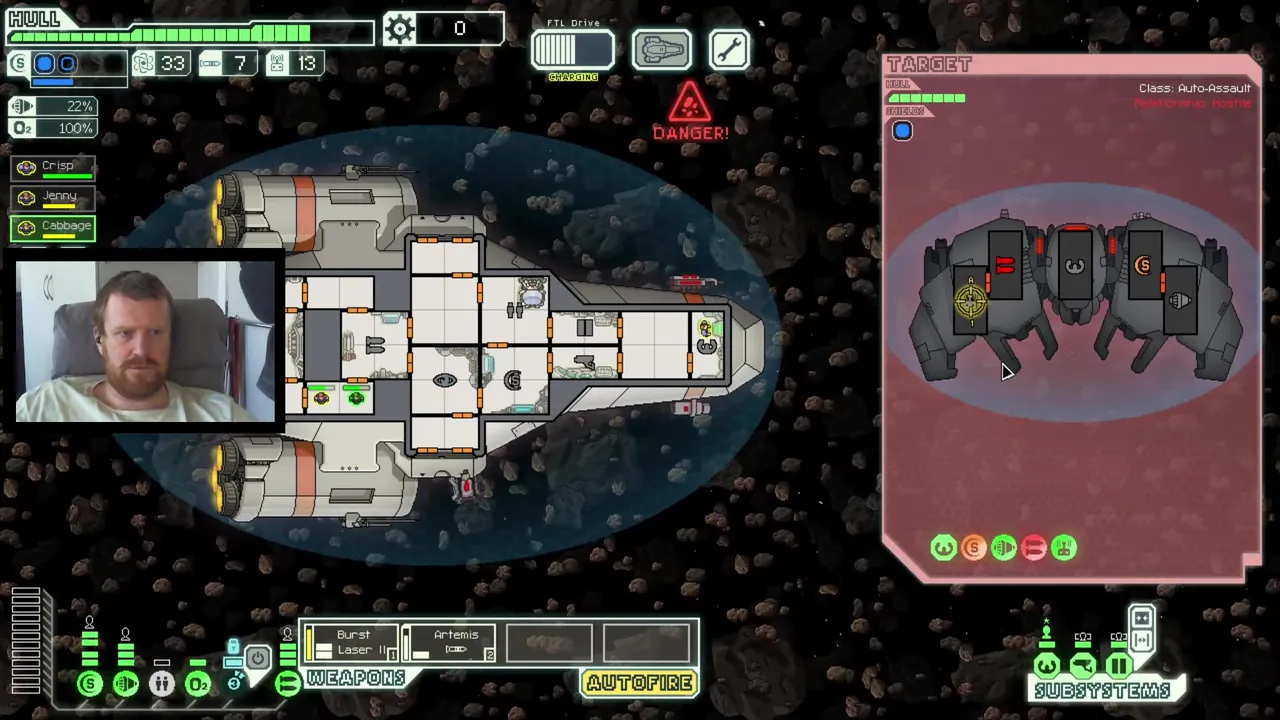Select the Artemis missile weapon

(x=448, y=643)
